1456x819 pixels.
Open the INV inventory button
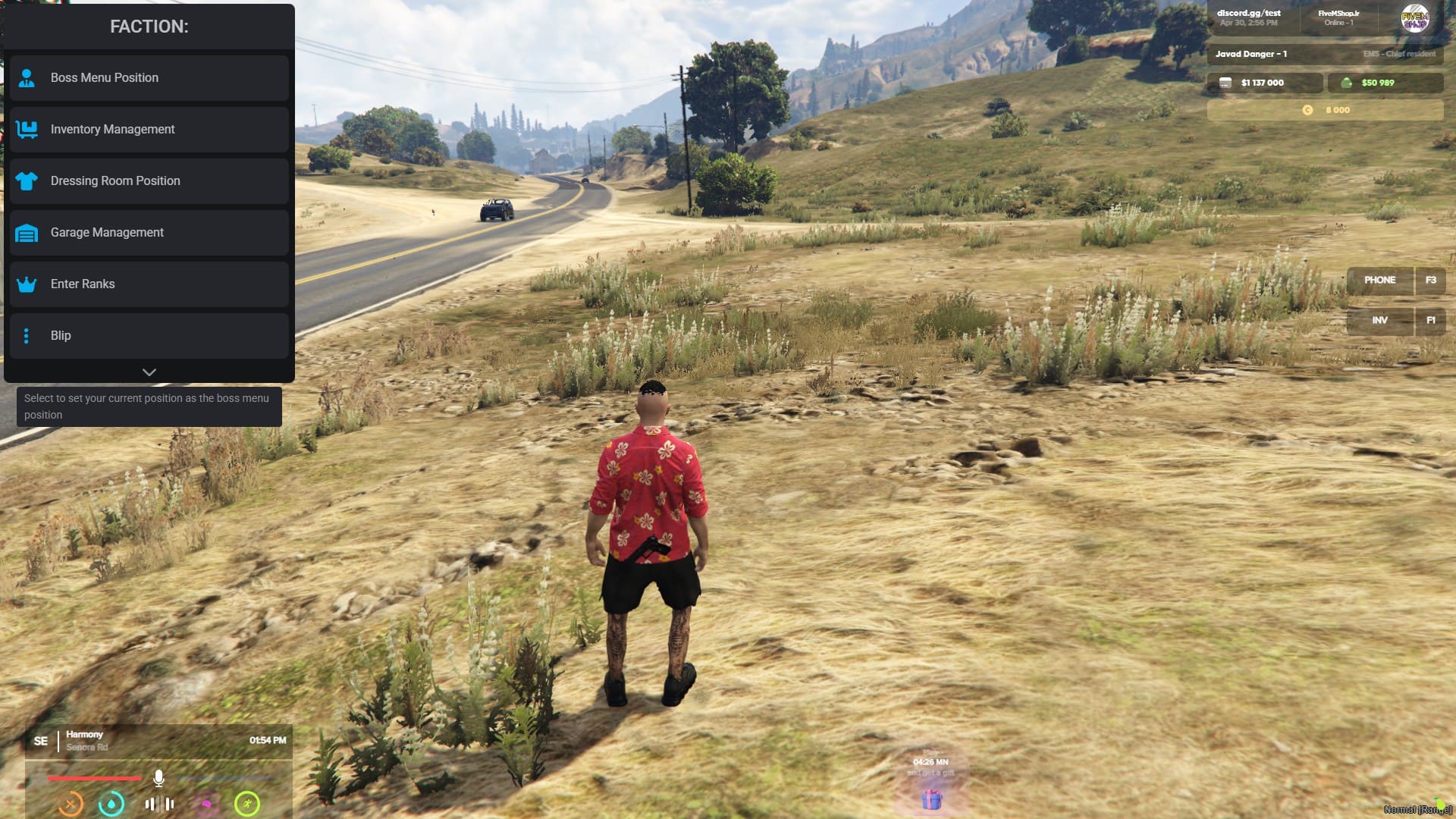1379,321
